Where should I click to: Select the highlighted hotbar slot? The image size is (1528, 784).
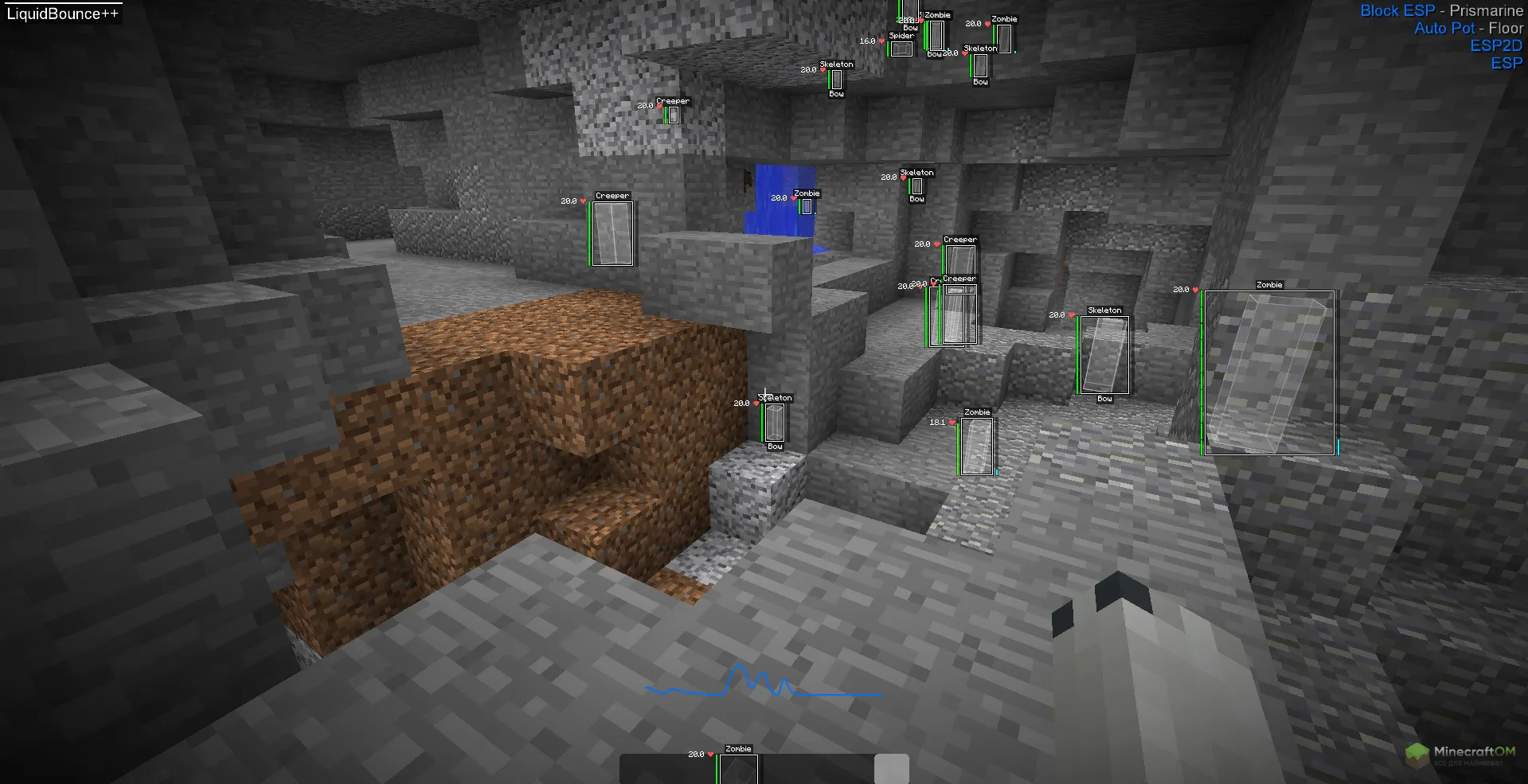click(891, 769)
